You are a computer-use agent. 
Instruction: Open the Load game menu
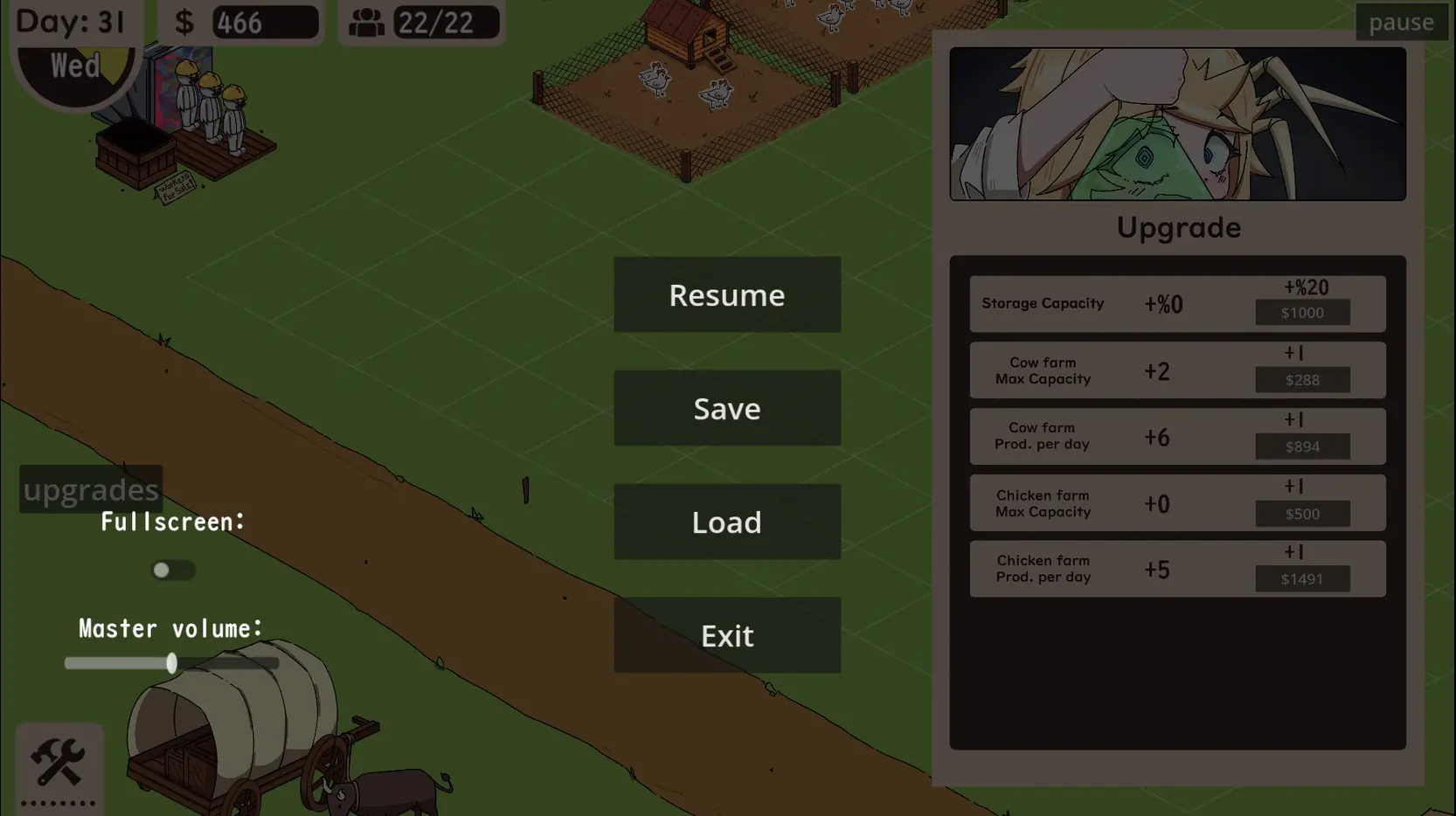[x=727, y=522]
